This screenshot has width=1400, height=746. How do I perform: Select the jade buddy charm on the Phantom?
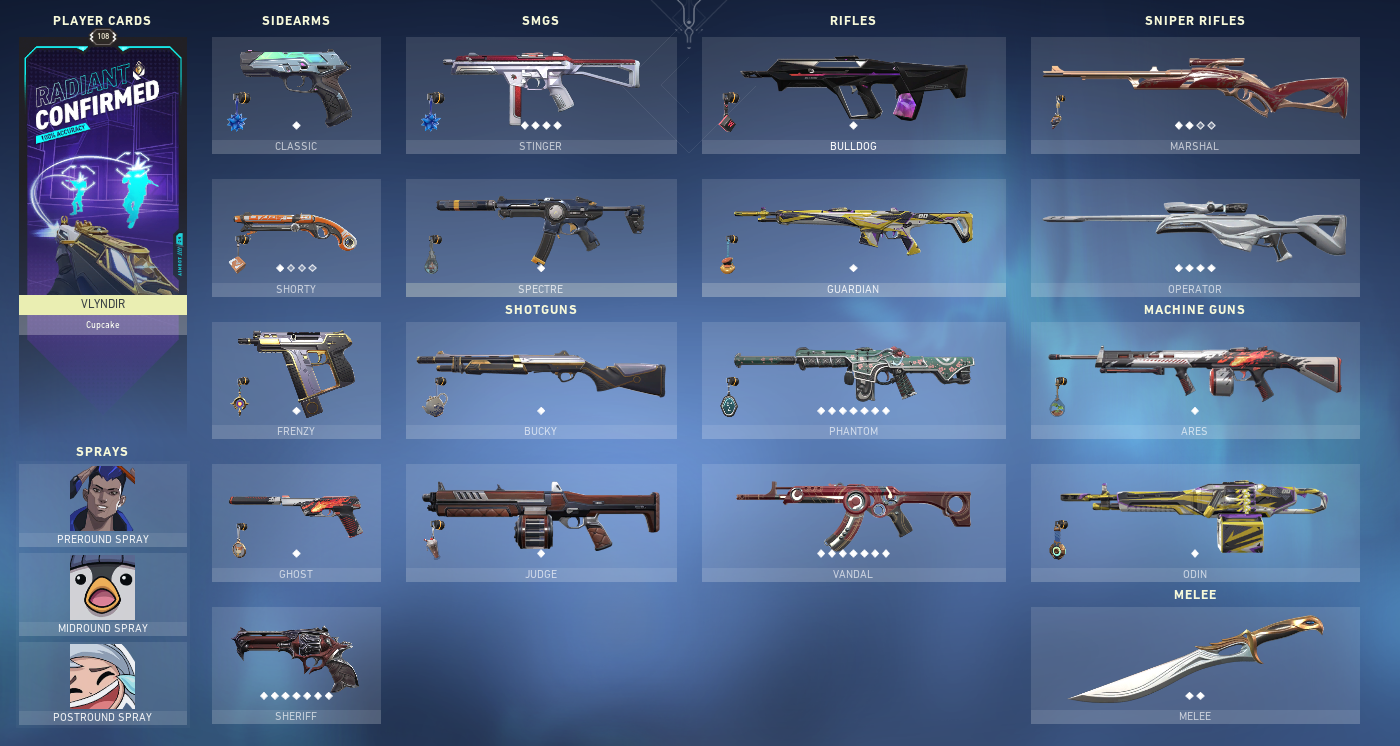(x=729, y=405)
